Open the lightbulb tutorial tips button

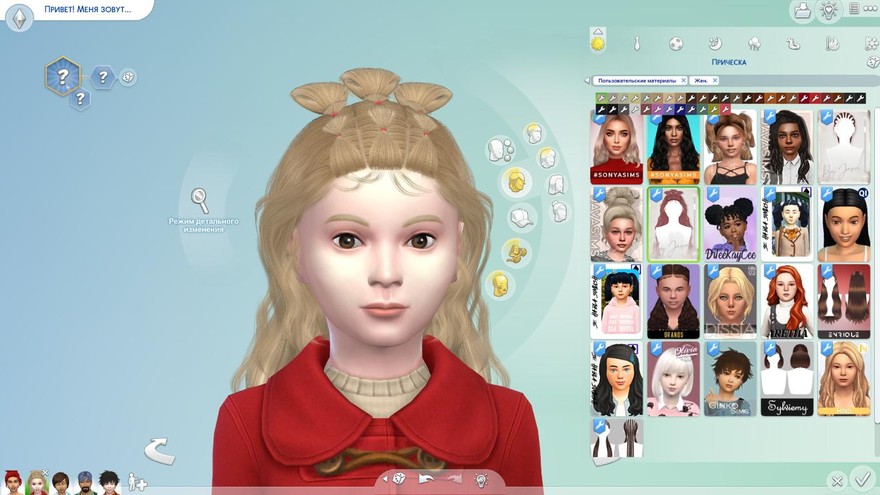click(829, 10)
